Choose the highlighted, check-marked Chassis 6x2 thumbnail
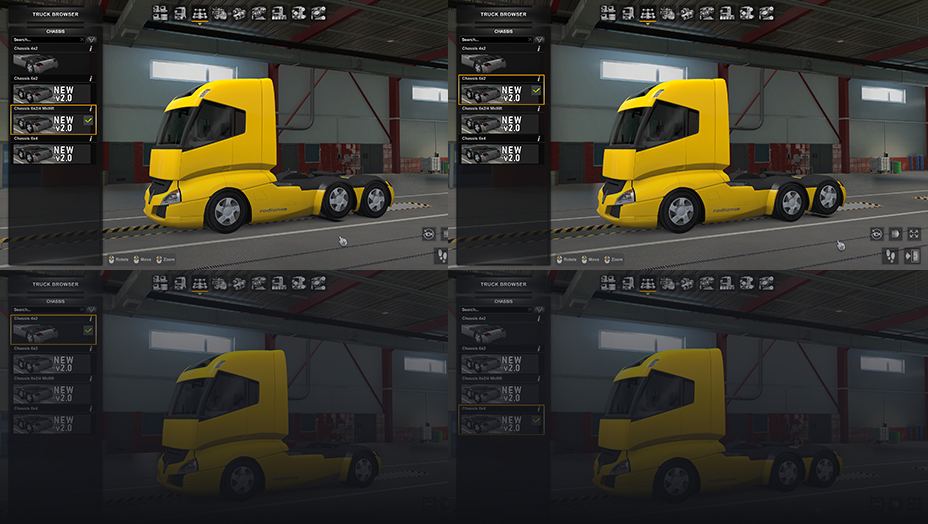Image resolution: width=928 pixels, height=524 pixels. click(x=500, y=91)
